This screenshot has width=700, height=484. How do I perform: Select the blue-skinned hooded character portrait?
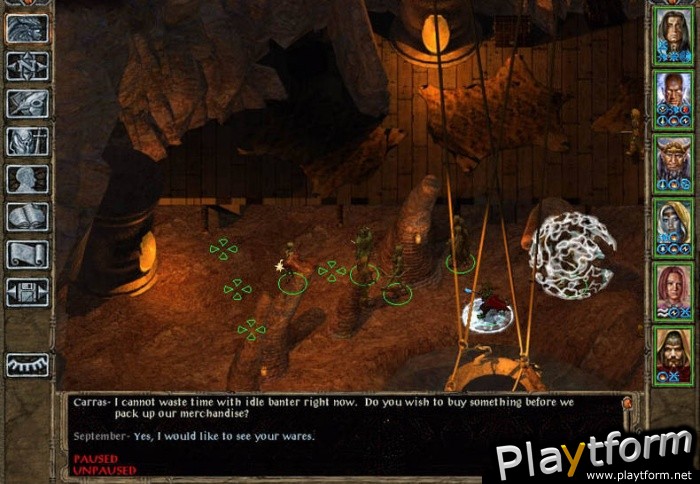[671, 224]
